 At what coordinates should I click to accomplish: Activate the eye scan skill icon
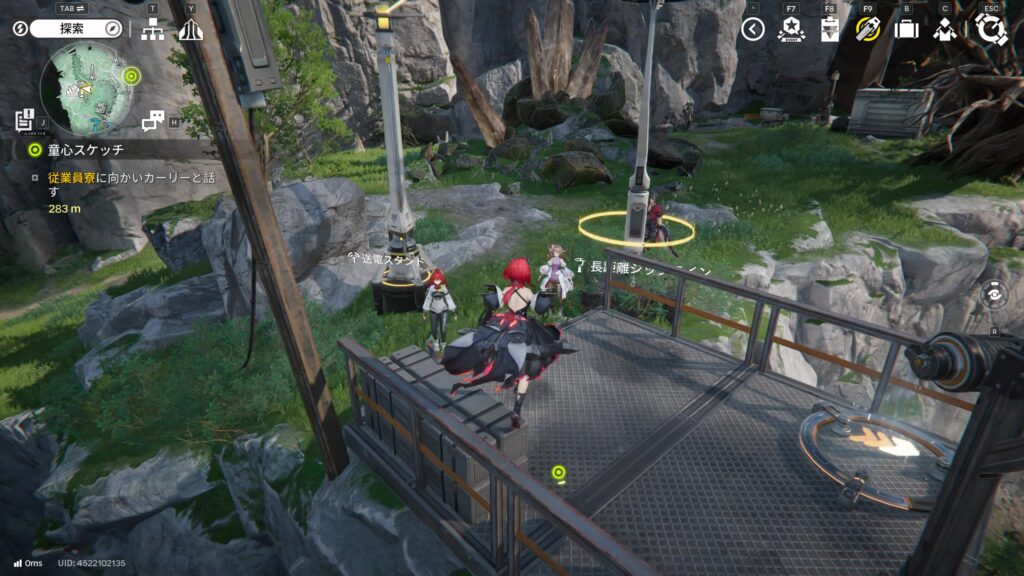(993, 295)
